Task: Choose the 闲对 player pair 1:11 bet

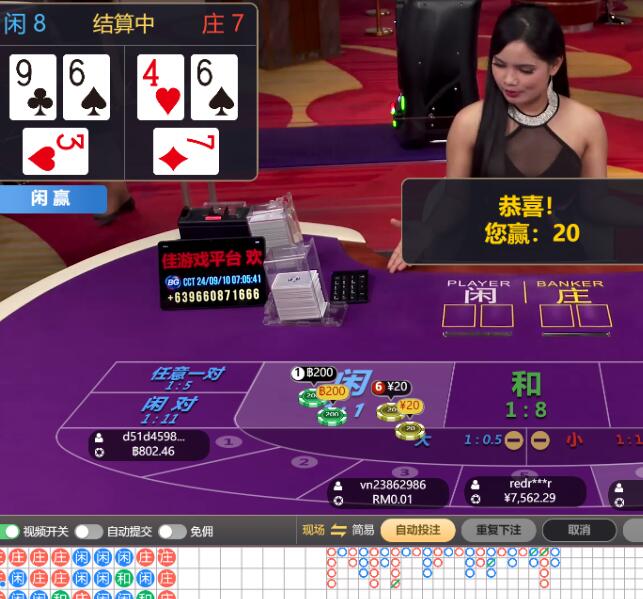Action: tap(166, 409)
